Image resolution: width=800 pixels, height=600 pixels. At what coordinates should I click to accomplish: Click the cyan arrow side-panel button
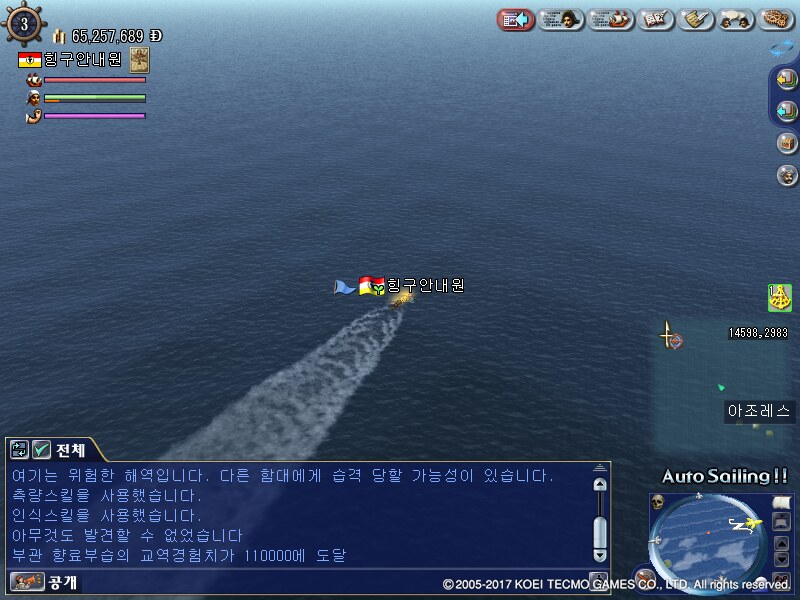click(x=786, y=111)
